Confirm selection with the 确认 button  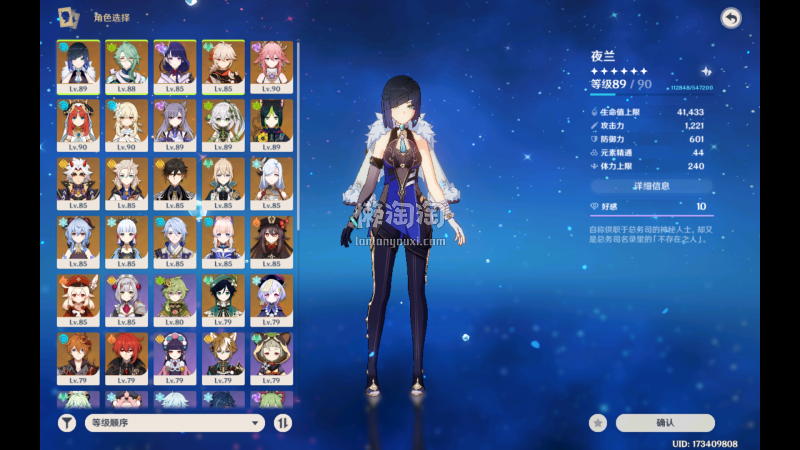pos(665,423)
